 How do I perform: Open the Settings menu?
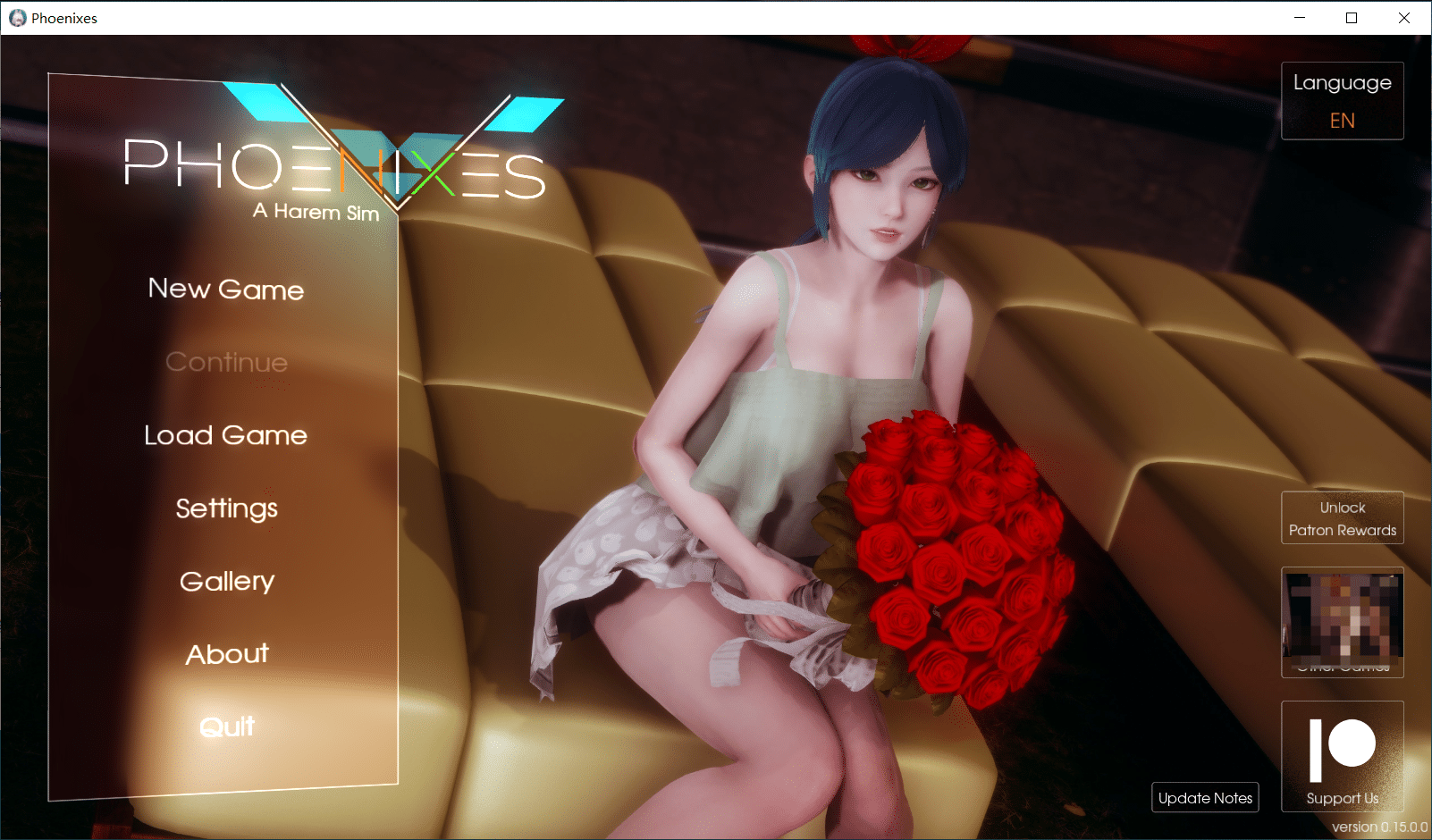point(226,508)
